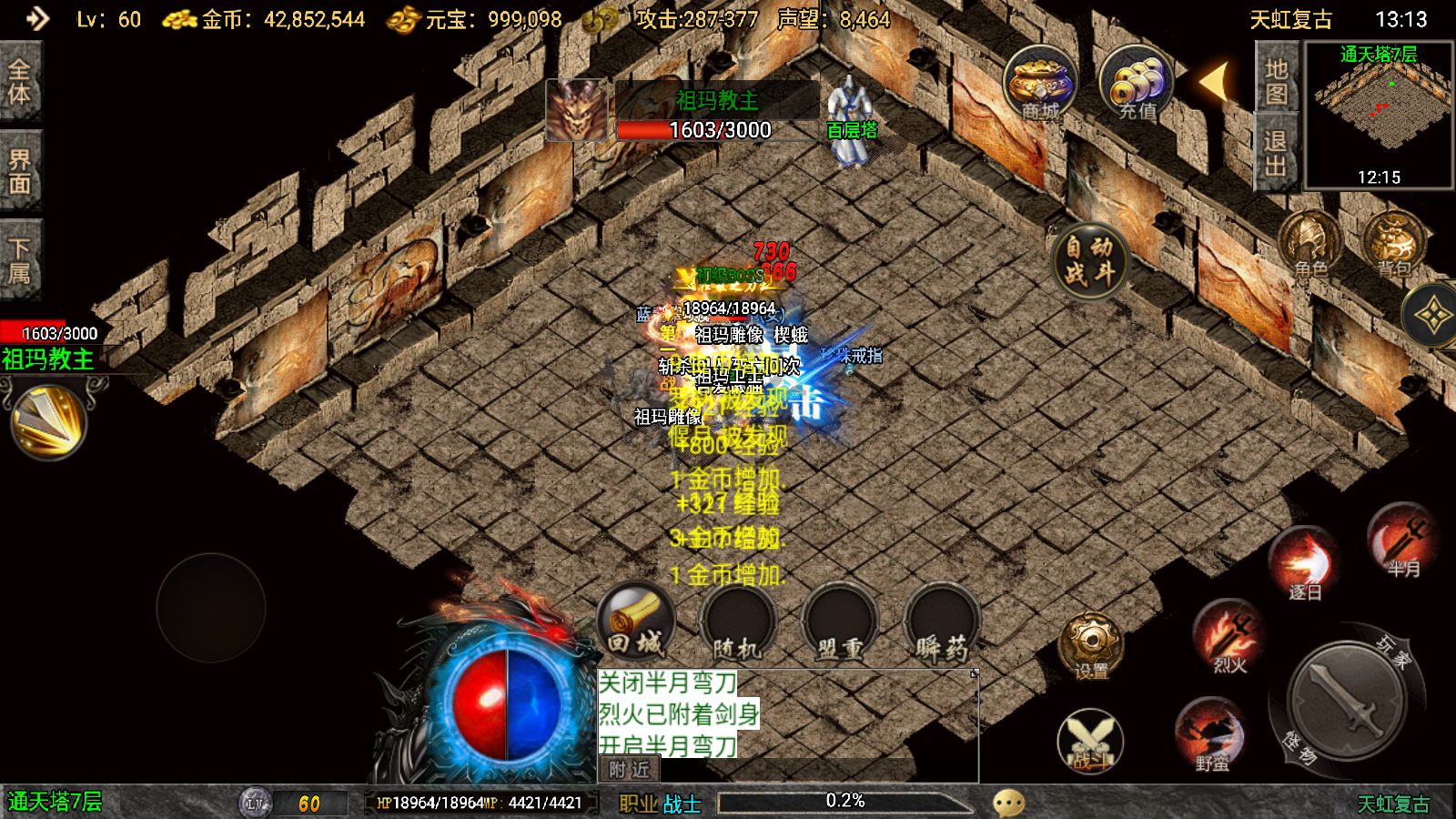Open the 背包 bag icon
This screenshot has height=819, width=1456.
coord(1393,244)
